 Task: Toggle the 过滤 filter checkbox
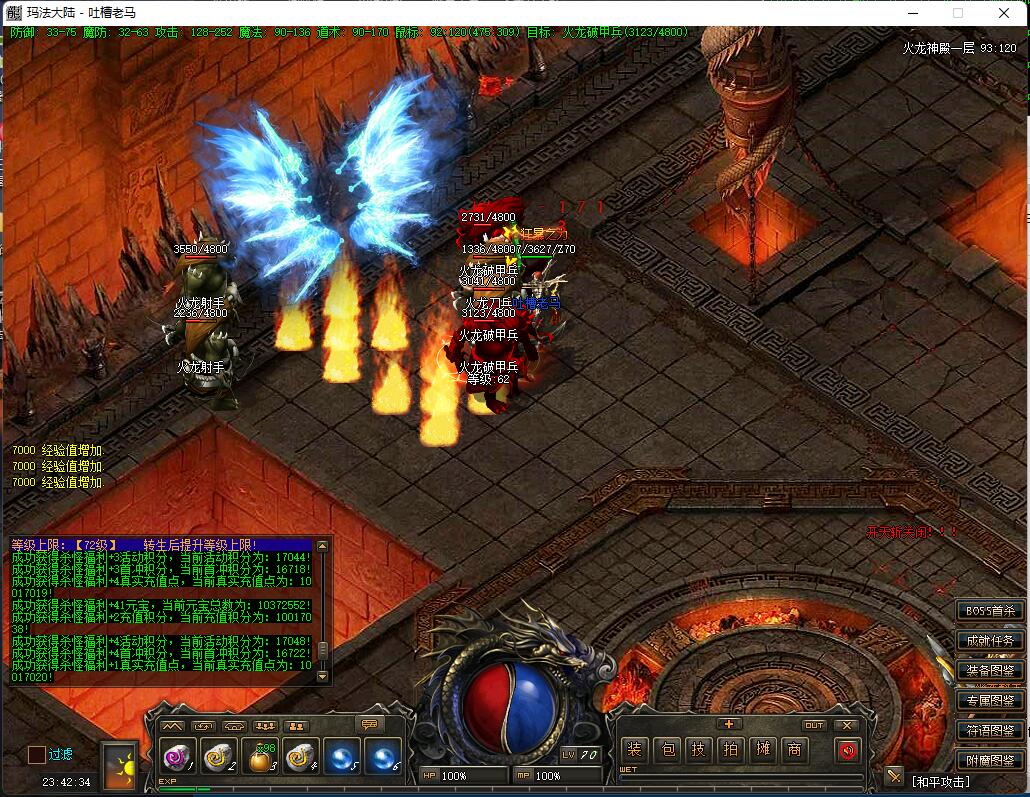click(x=37, y=754)
